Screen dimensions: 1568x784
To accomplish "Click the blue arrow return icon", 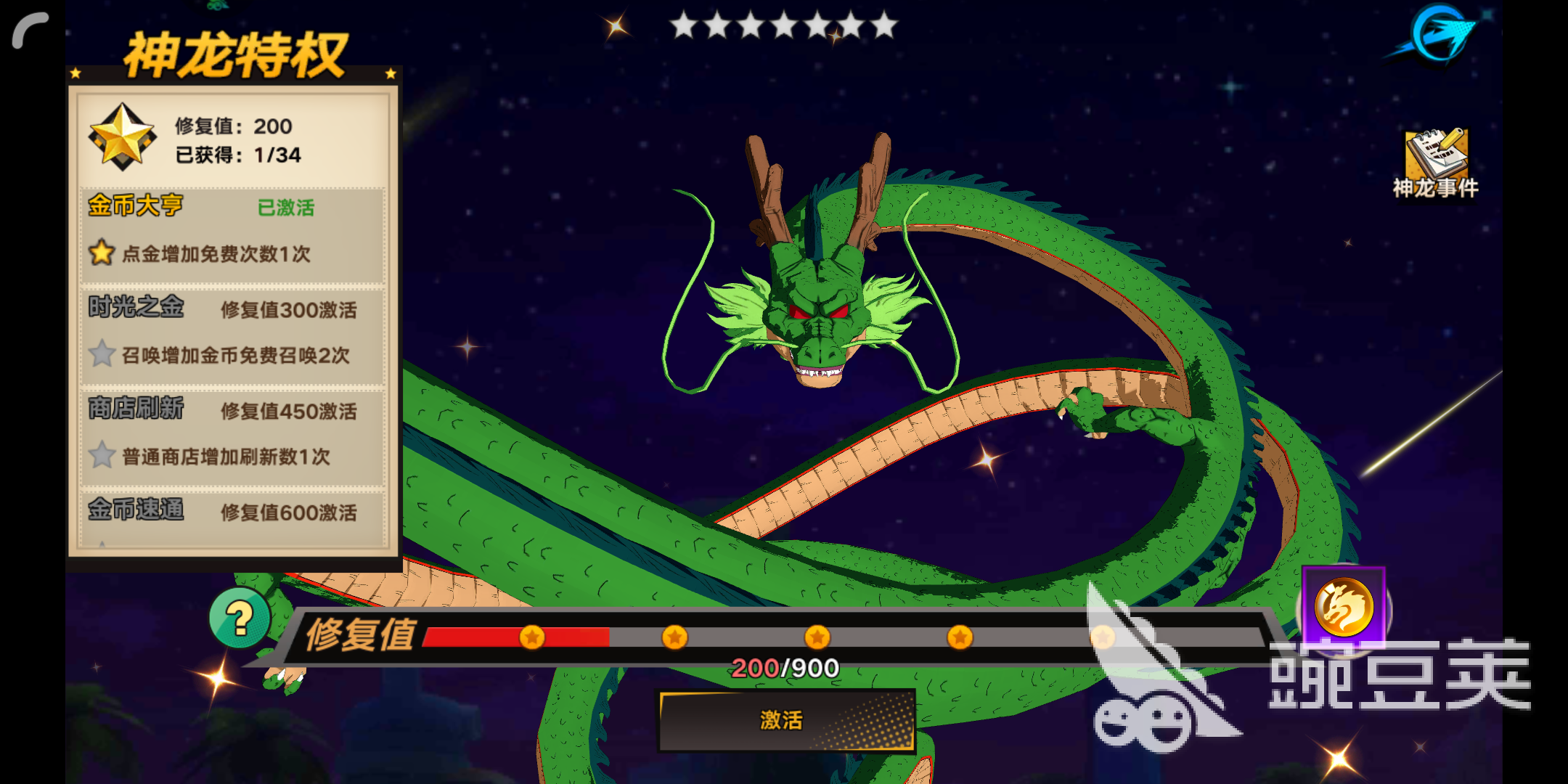I will pyautogui.click(x=1439, y=35).
